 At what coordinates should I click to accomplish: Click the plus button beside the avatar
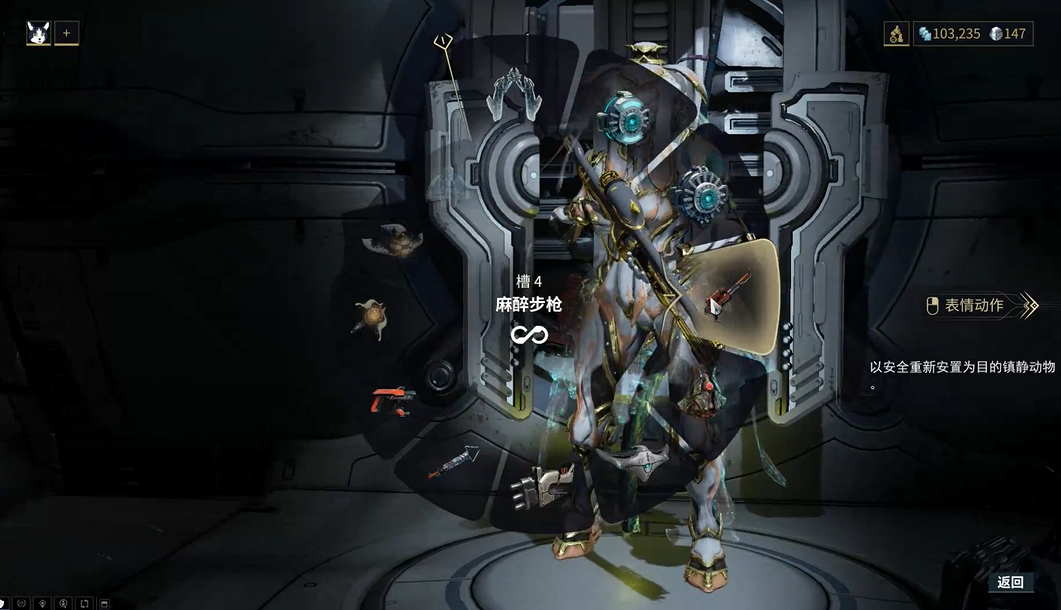click(x=67, y=33)
